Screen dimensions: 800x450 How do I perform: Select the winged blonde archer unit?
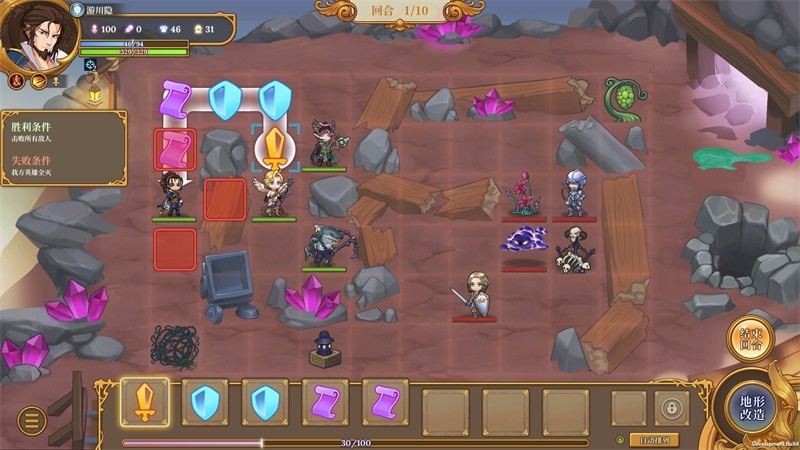(272, 193)
